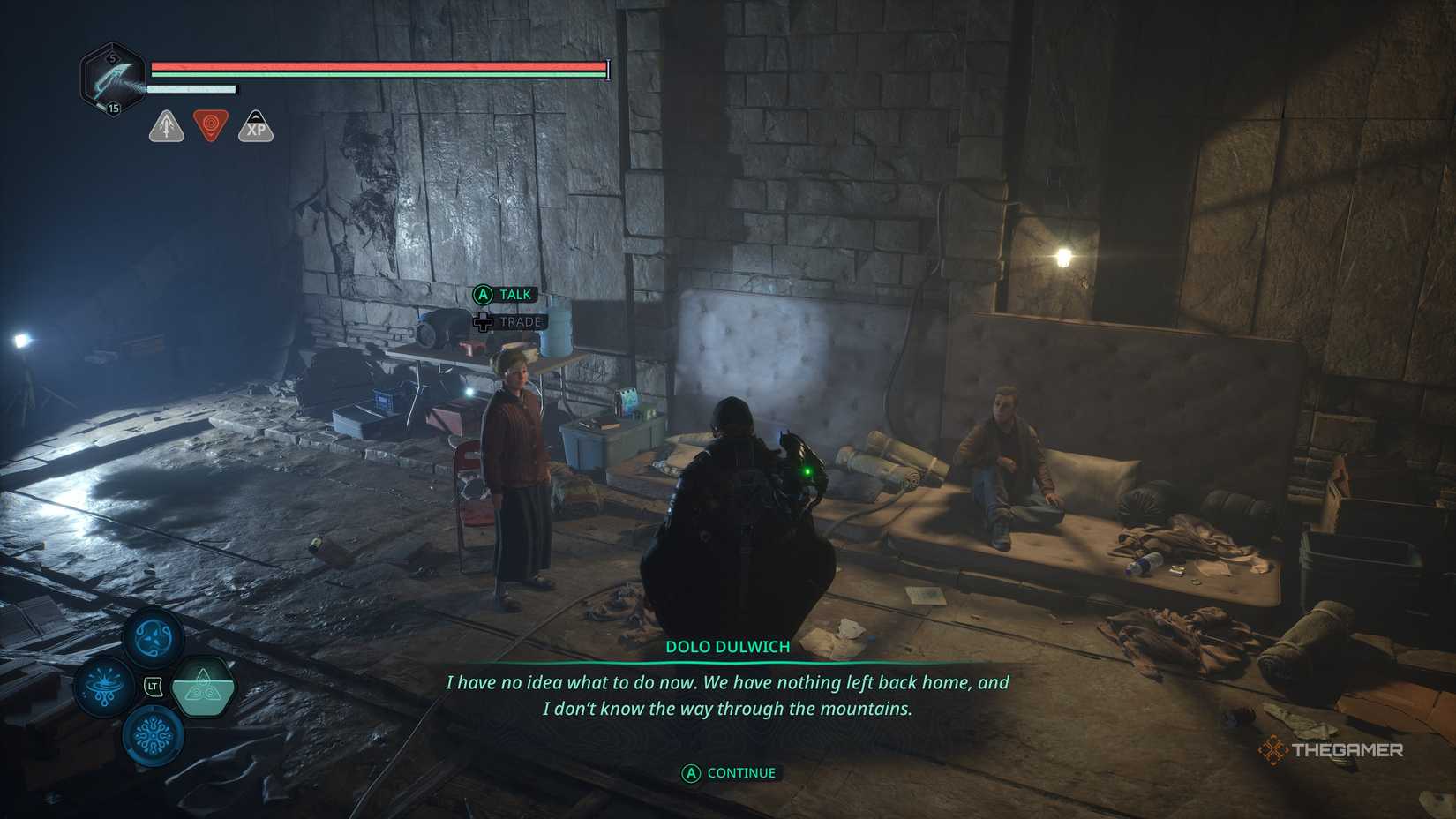This screenshot has height=819, width=1456.
Task: Choose the TALK interaction option
Action: pos(505,295)
